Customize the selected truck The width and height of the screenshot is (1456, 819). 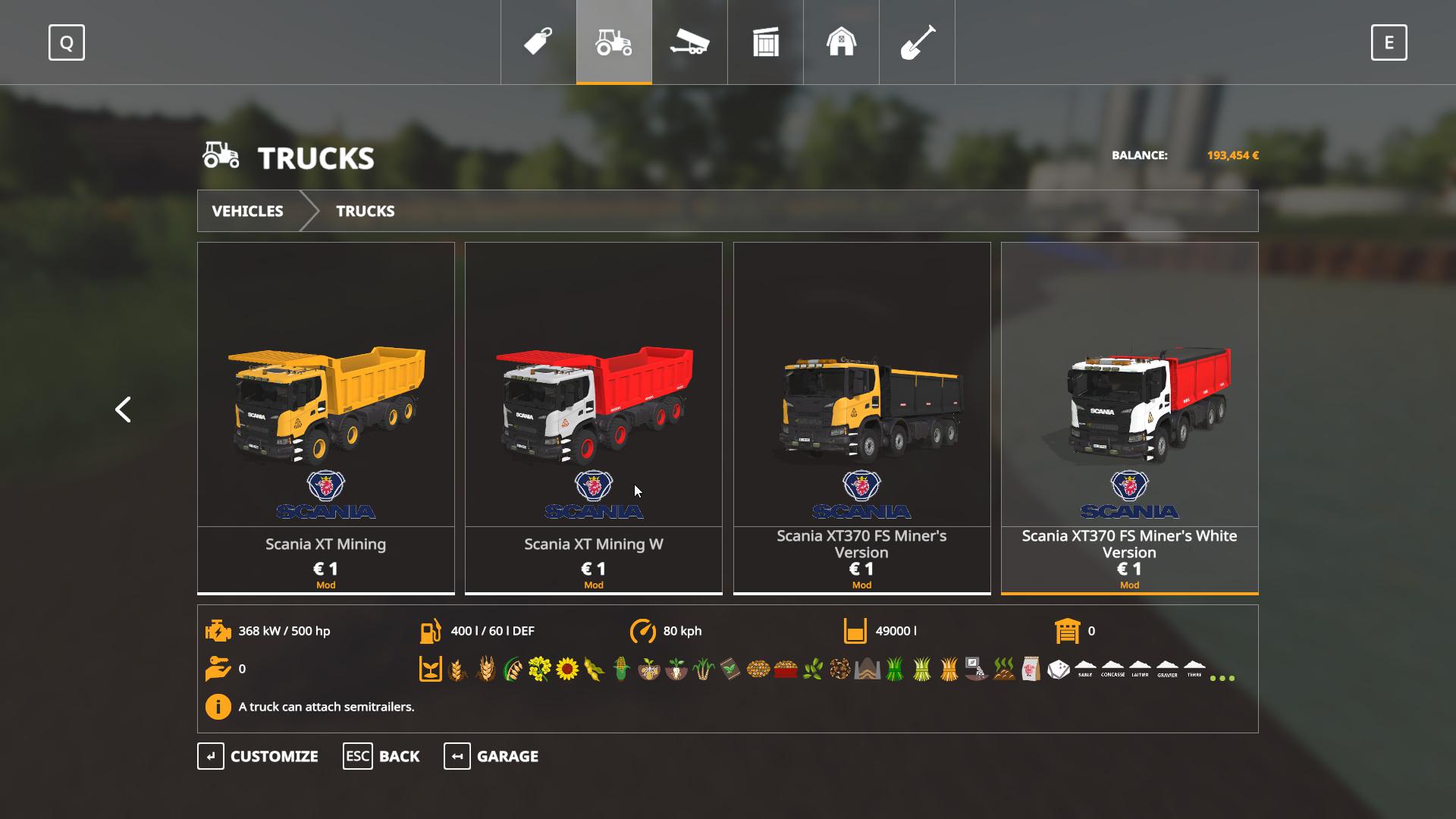[258, 756]
